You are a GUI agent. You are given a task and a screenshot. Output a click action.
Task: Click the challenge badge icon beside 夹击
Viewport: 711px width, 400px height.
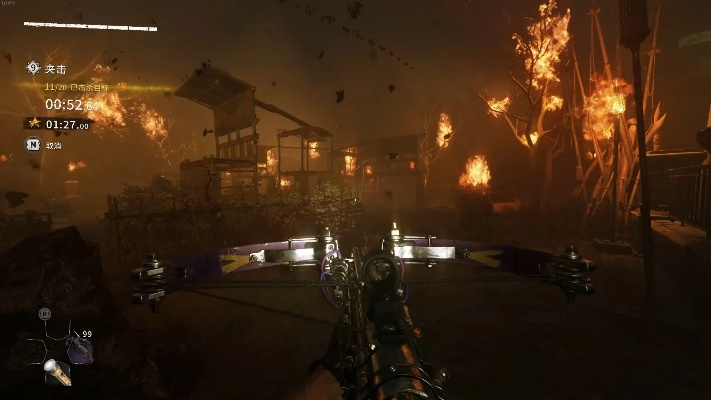tap(32, 68)
